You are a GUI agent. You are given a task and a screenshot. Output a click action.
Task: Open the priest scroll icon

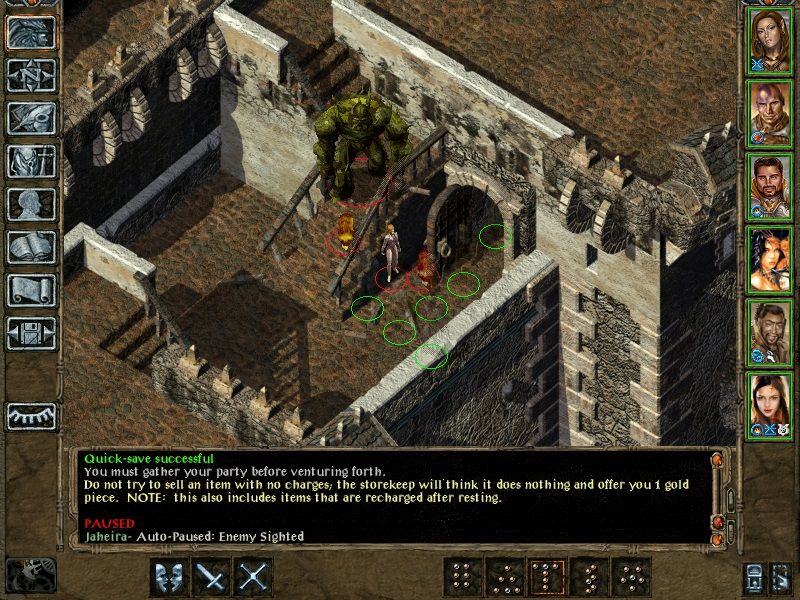31,290
